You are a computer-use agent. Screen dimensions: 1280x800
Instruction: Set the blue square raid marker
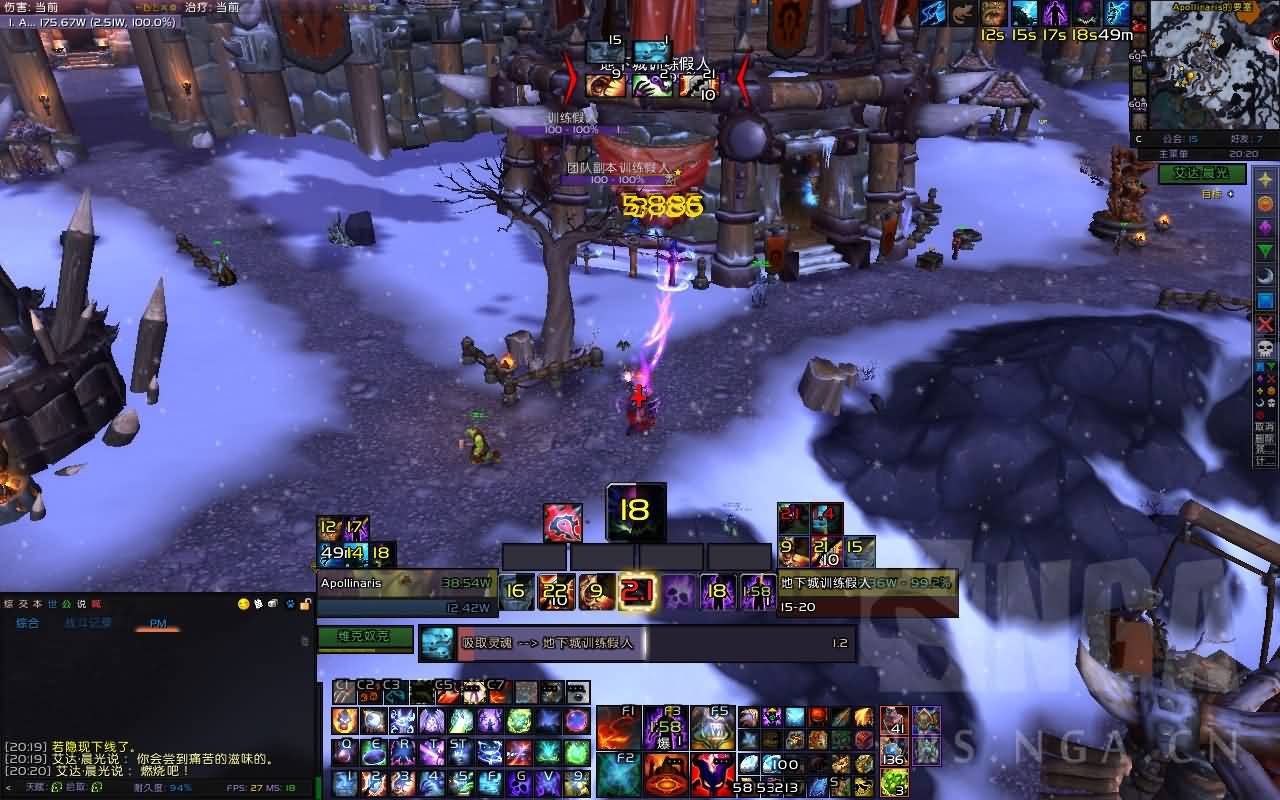1265,300
